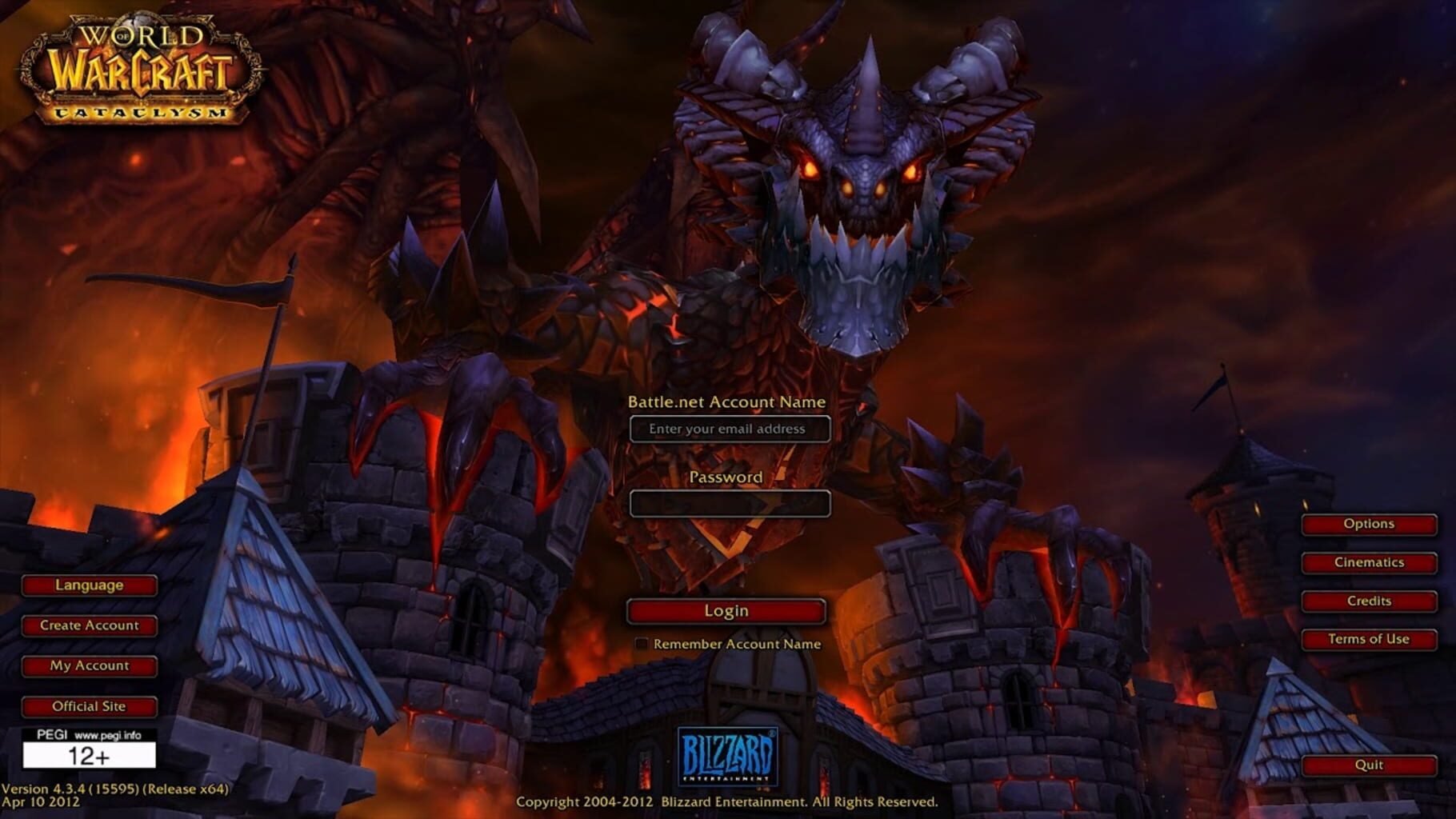Click the Blizzard Entertainment logo
The width and height of the screenshot is (1456, 819).
[728, 756]
